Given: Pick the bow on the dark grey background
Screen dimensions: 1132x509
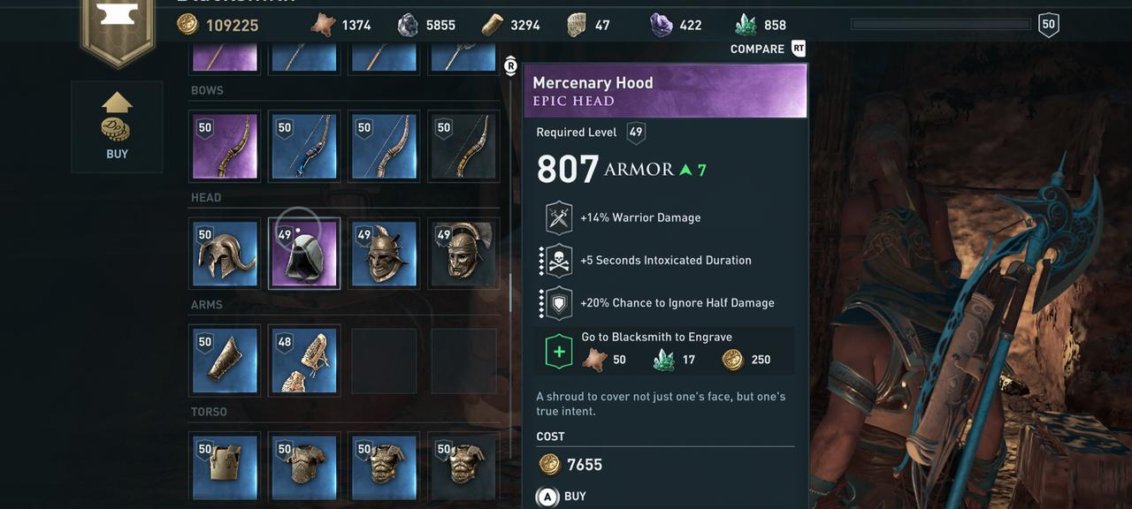Looking at the screenshot, I should [x=463, y=146].
